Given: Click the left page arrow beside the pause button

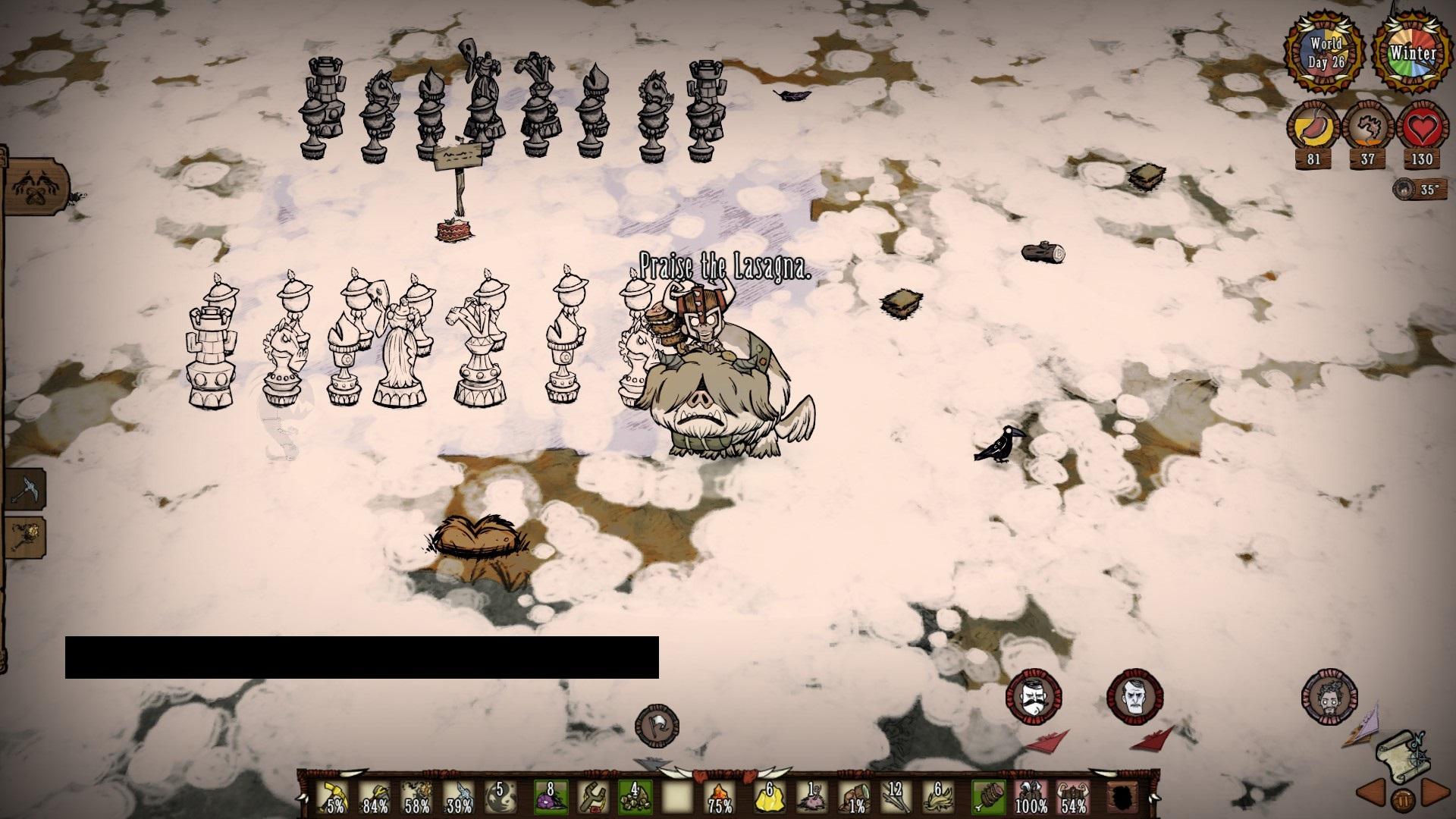Looking at the screenshot, I should coord(1371,794).
